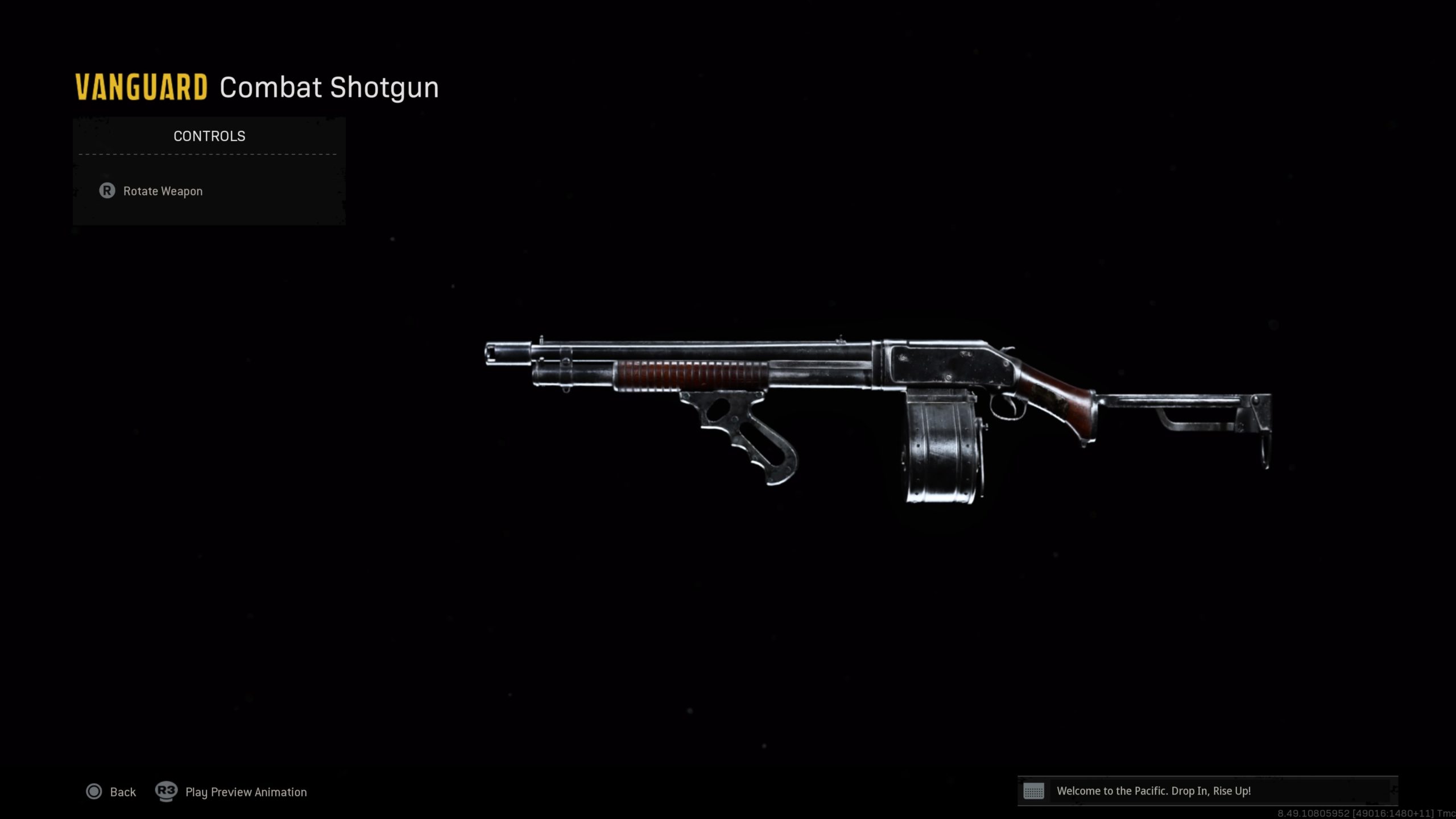Click the Combat Shotgun title text
Viewport: 1456px width, 819px height.
tap(329, 86)
